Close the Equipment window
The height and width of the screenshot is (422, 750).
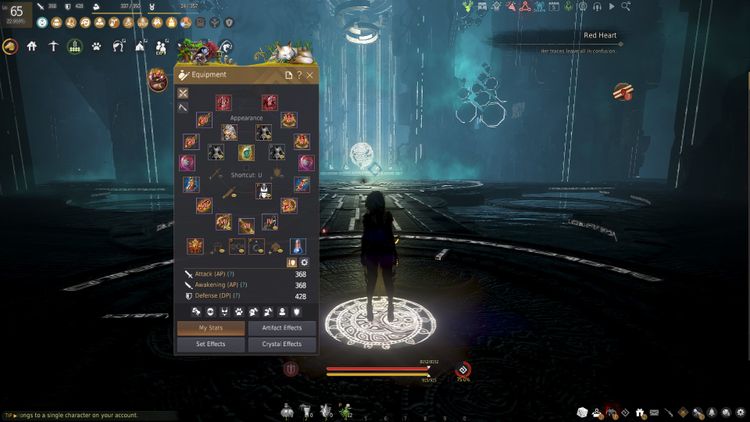310,75
